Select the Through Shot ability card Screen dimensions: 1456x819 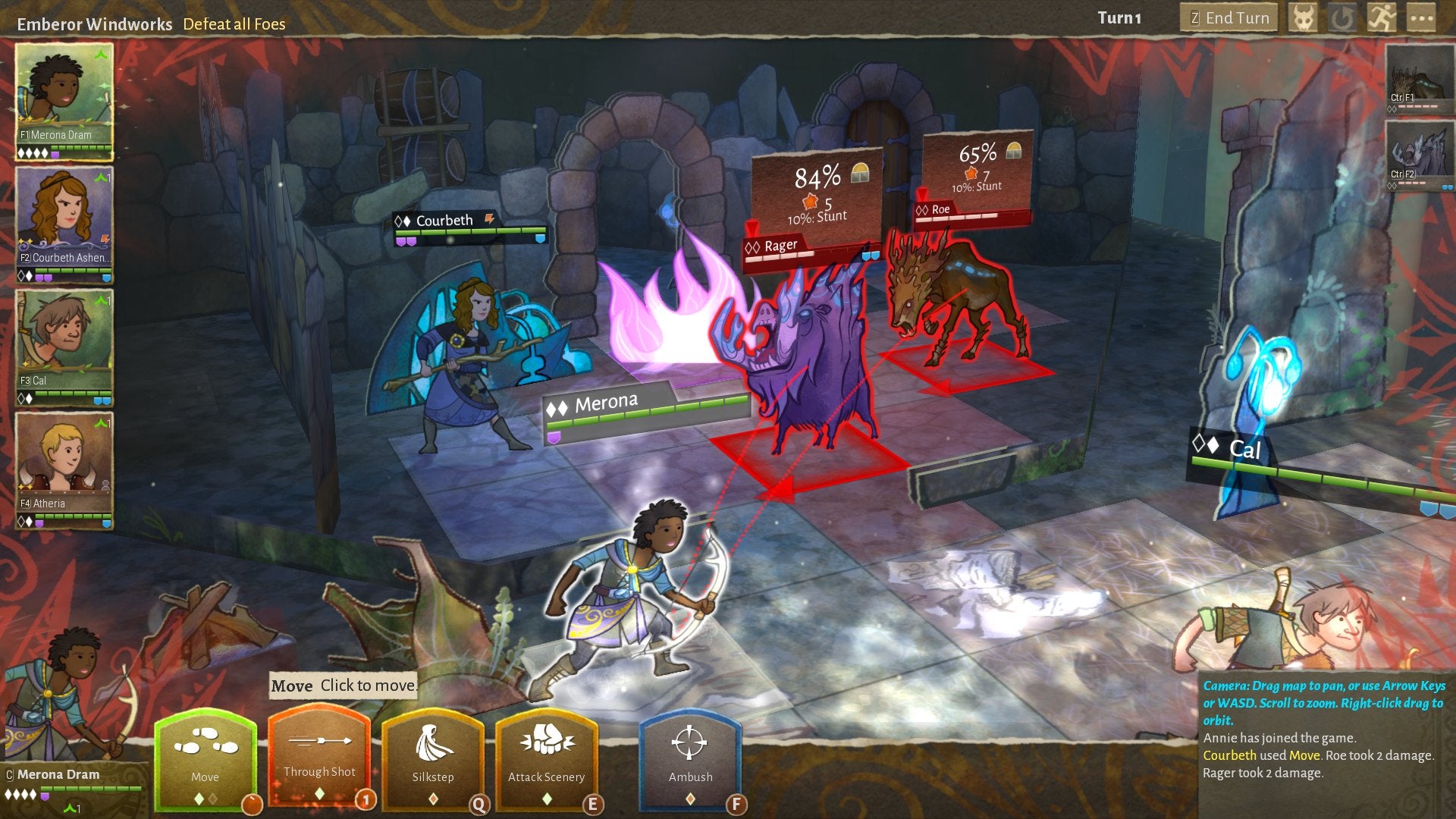pyautogui.click(x=318, y=758)
